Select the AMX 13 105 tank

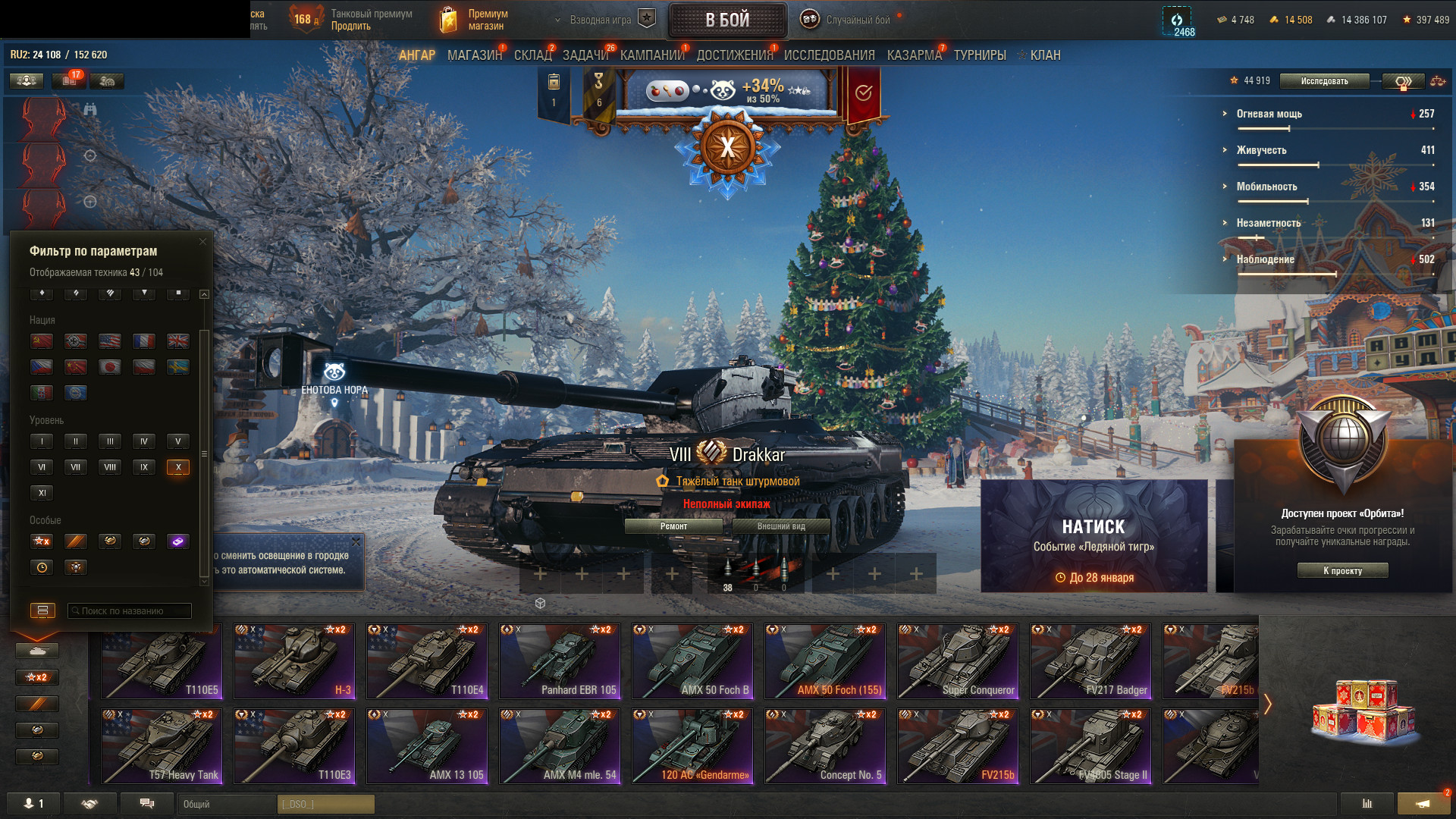pyautogui.click(x=427, y=746)
